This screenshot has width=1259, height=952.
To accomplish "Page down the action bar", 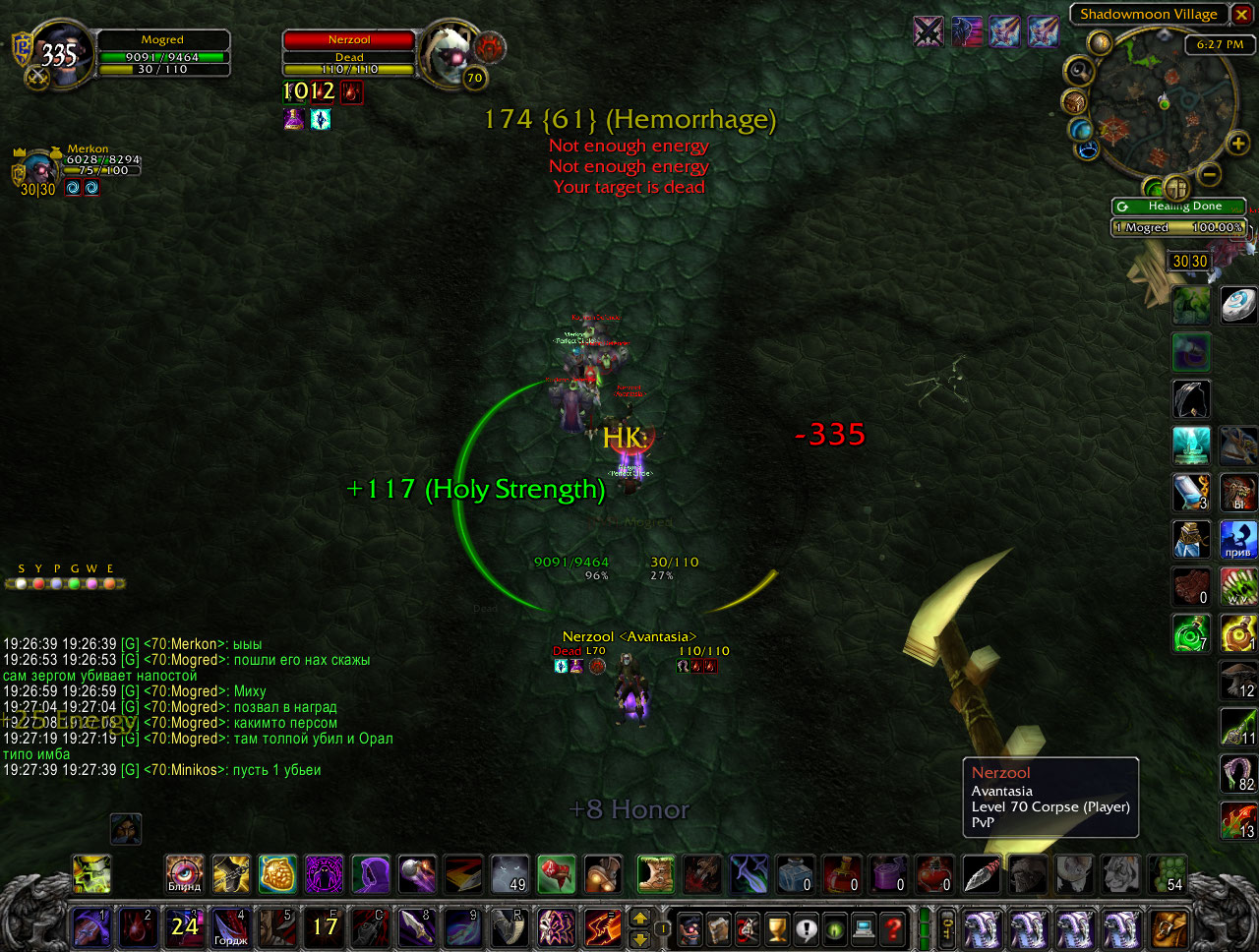I will pos(640,938).
